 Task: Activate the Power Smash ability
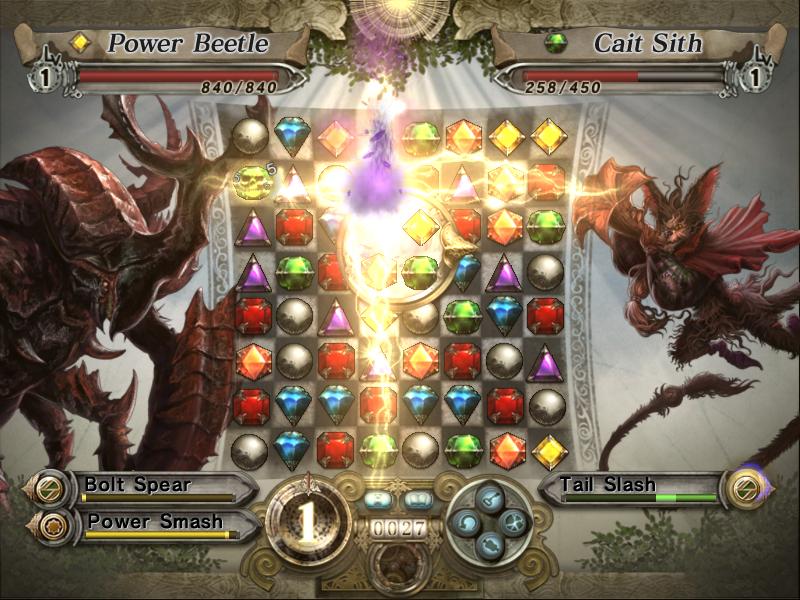(150, 522)
